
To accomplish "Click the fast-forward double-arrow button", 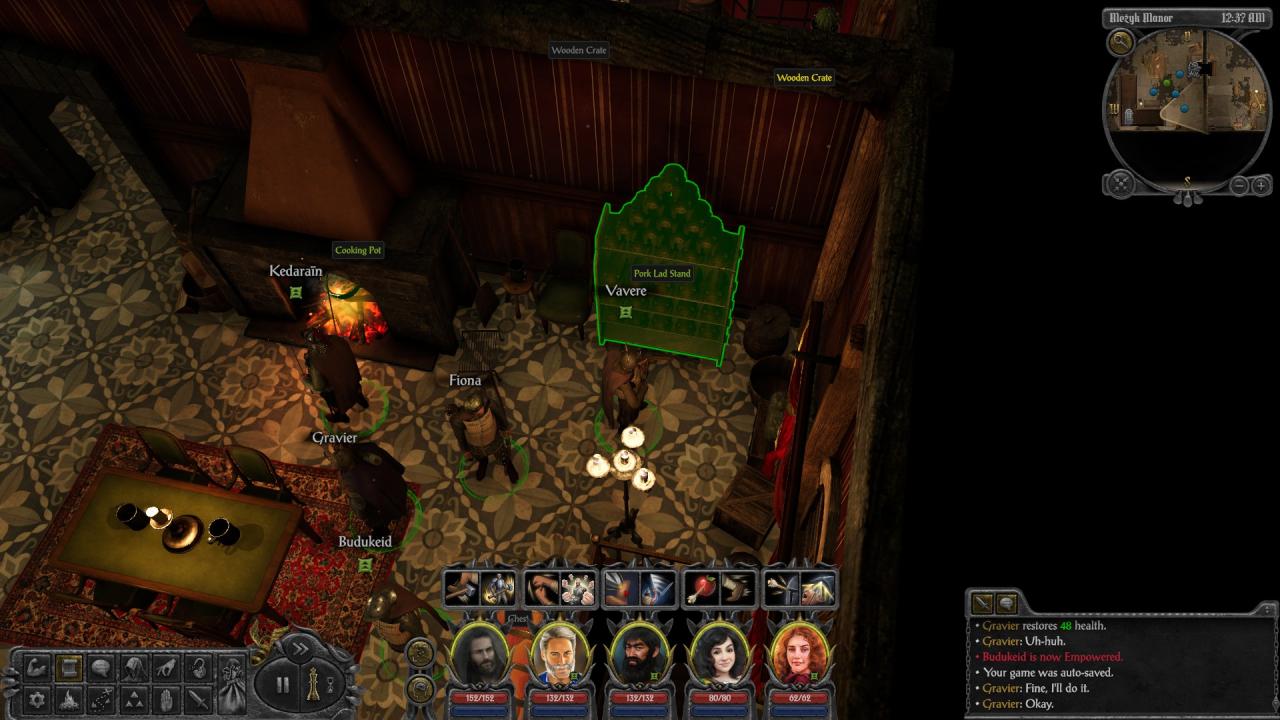I will tap(299, 648).
